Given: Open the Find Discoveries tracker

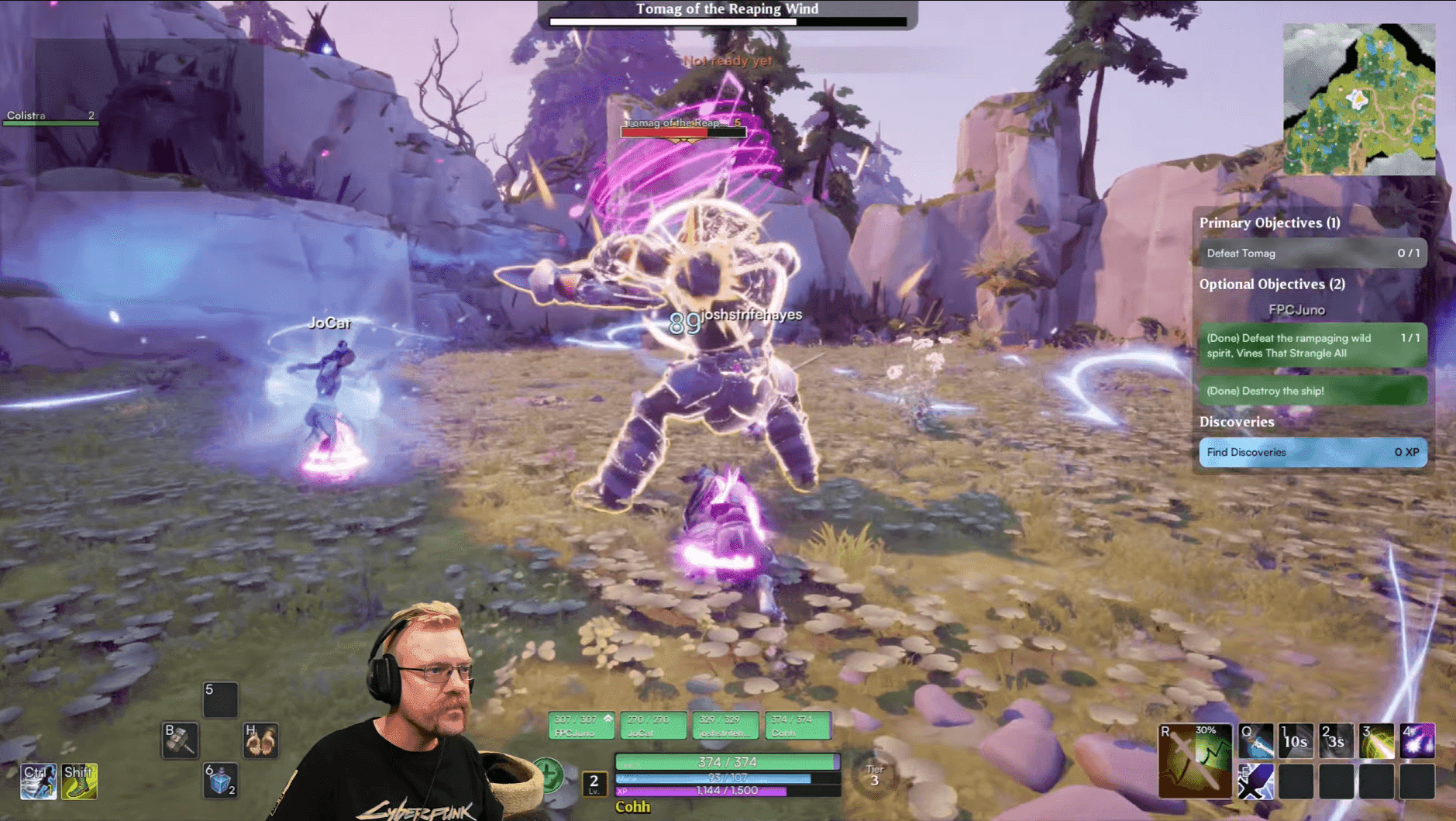Looking at the screenshot, I should [x=1312, y=452].
